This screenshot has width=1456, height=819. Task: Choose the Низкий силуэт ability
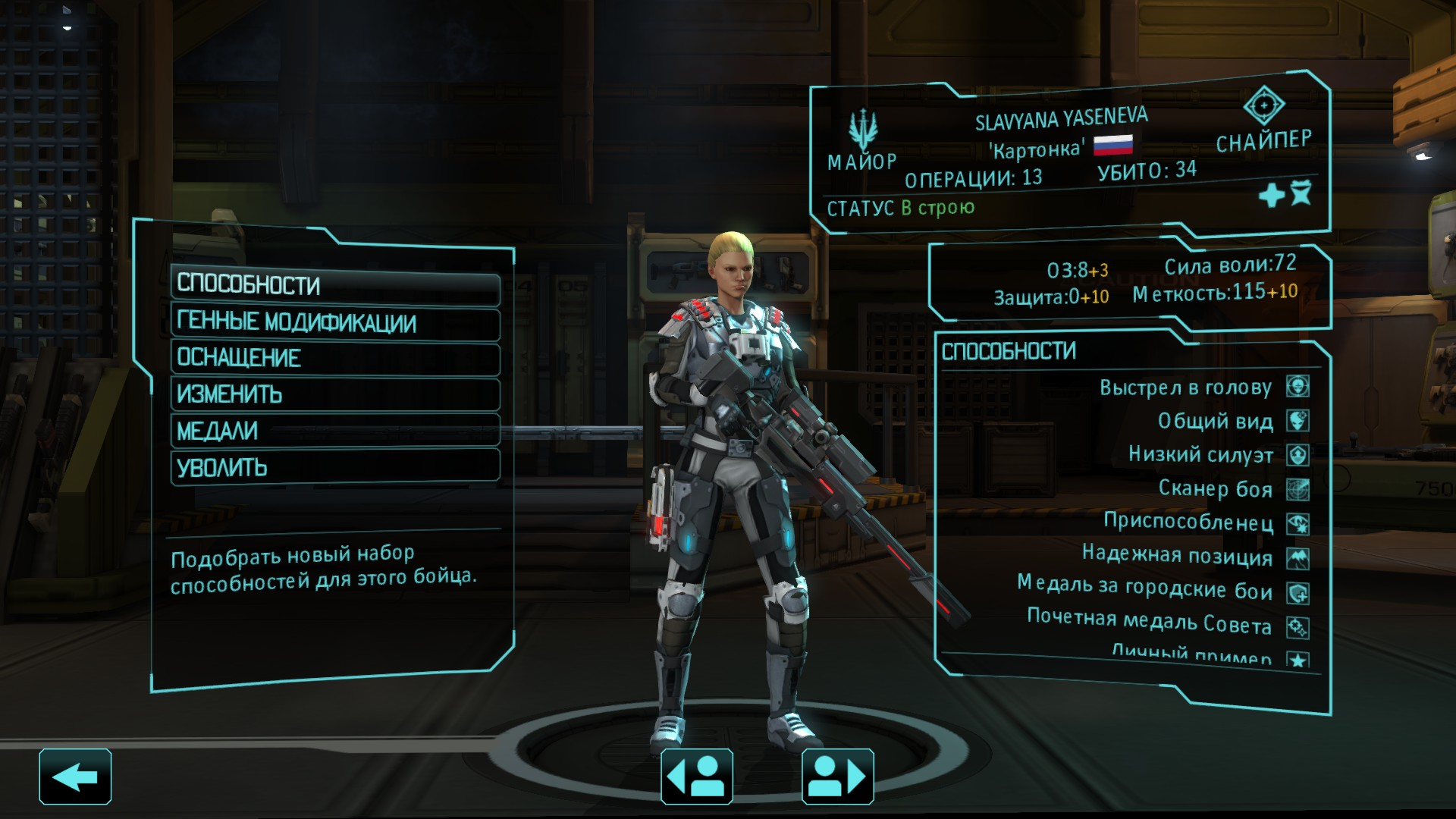(x=1200, y=455)
